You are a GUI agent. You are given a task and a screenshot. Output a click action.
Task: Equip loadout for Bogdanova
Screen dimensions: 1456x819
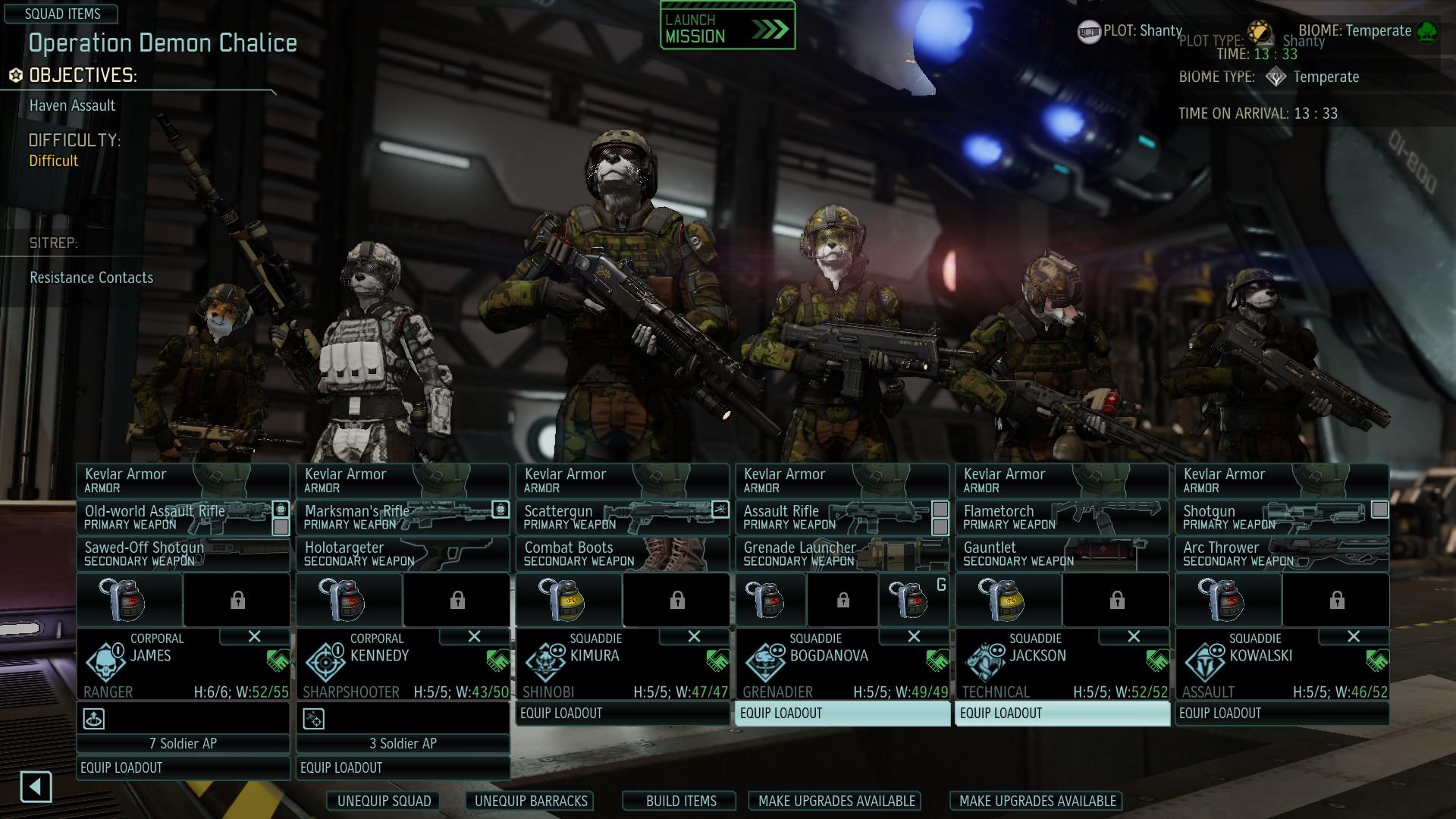pos(843,713)
